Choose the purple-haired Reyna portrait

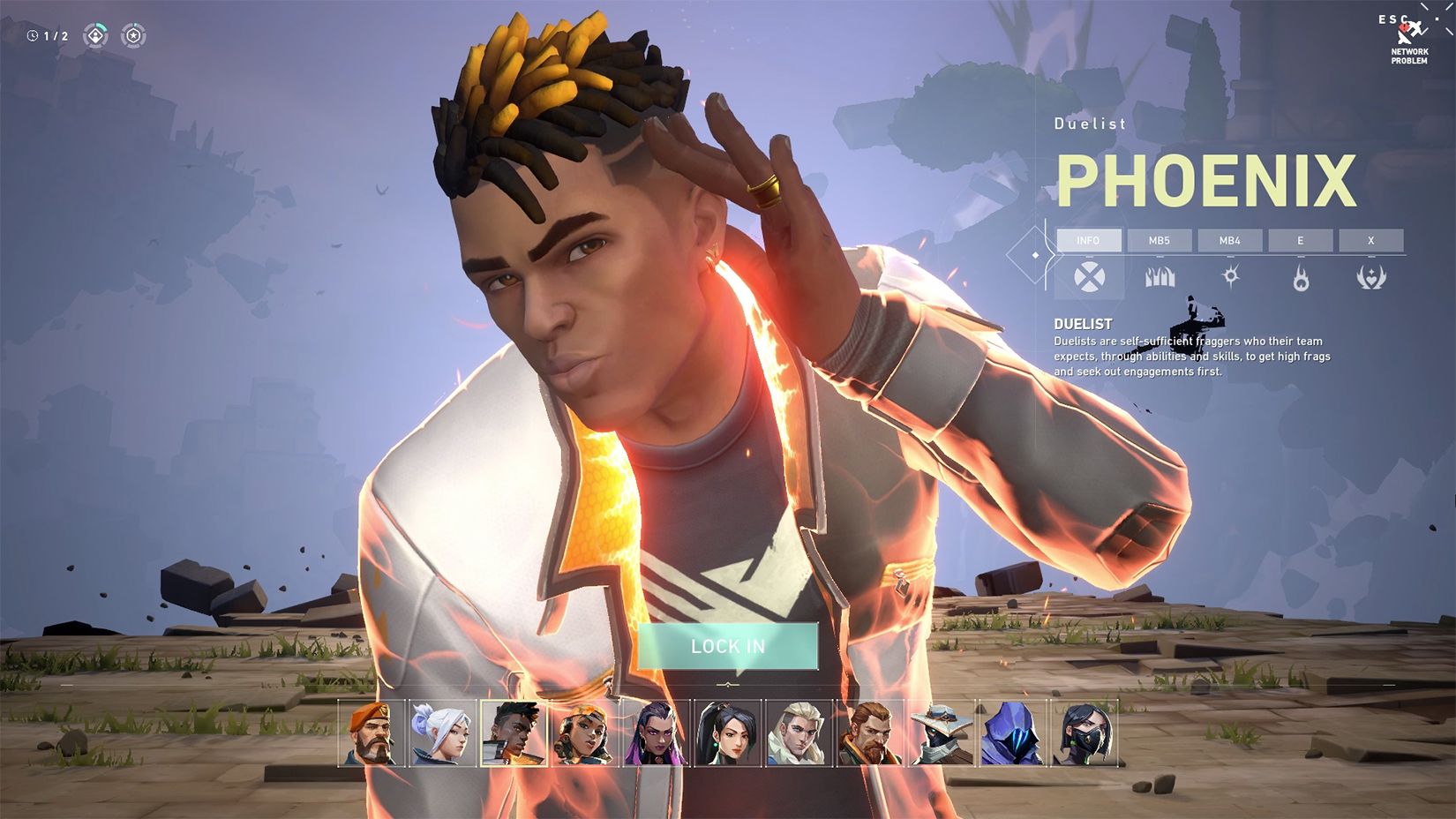click(x=657, y=733)
